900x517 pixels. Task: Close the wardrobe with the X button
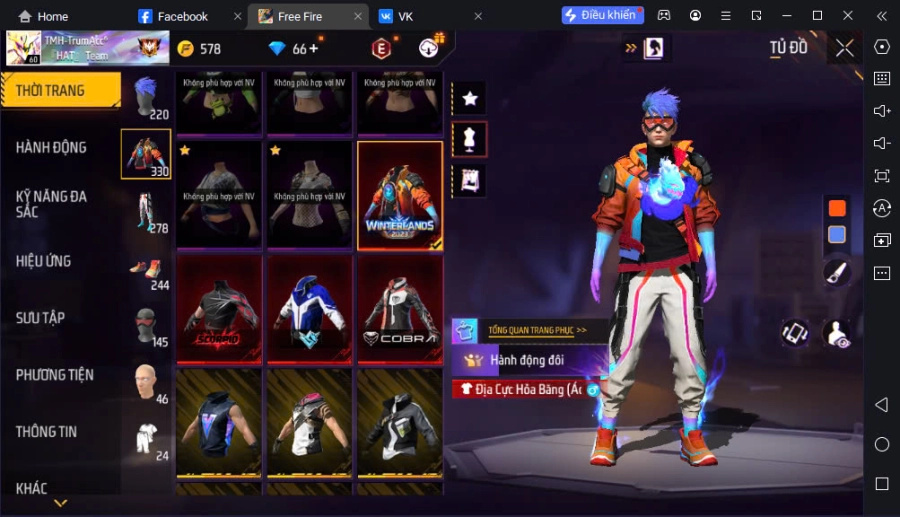tap(845, 48)
